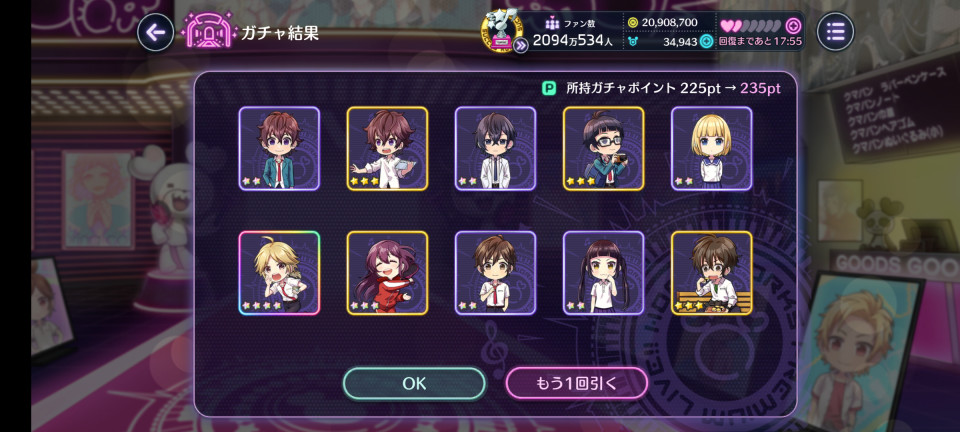Viewport: 960px width, 432px height.
Task: Choose the black-haired boy in lab coat card
Action: [x=495, y=148]
